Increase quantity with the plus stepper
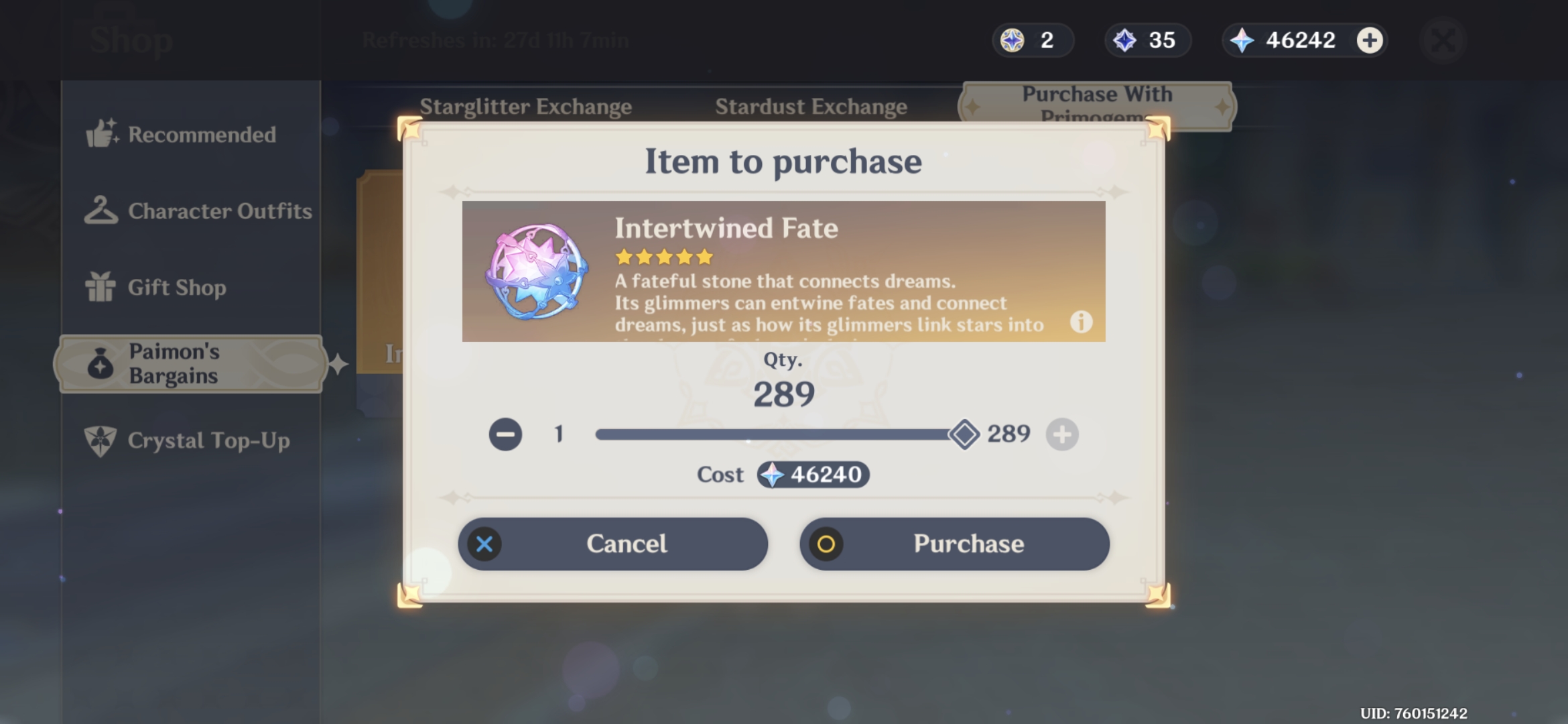 [1063, 434]
